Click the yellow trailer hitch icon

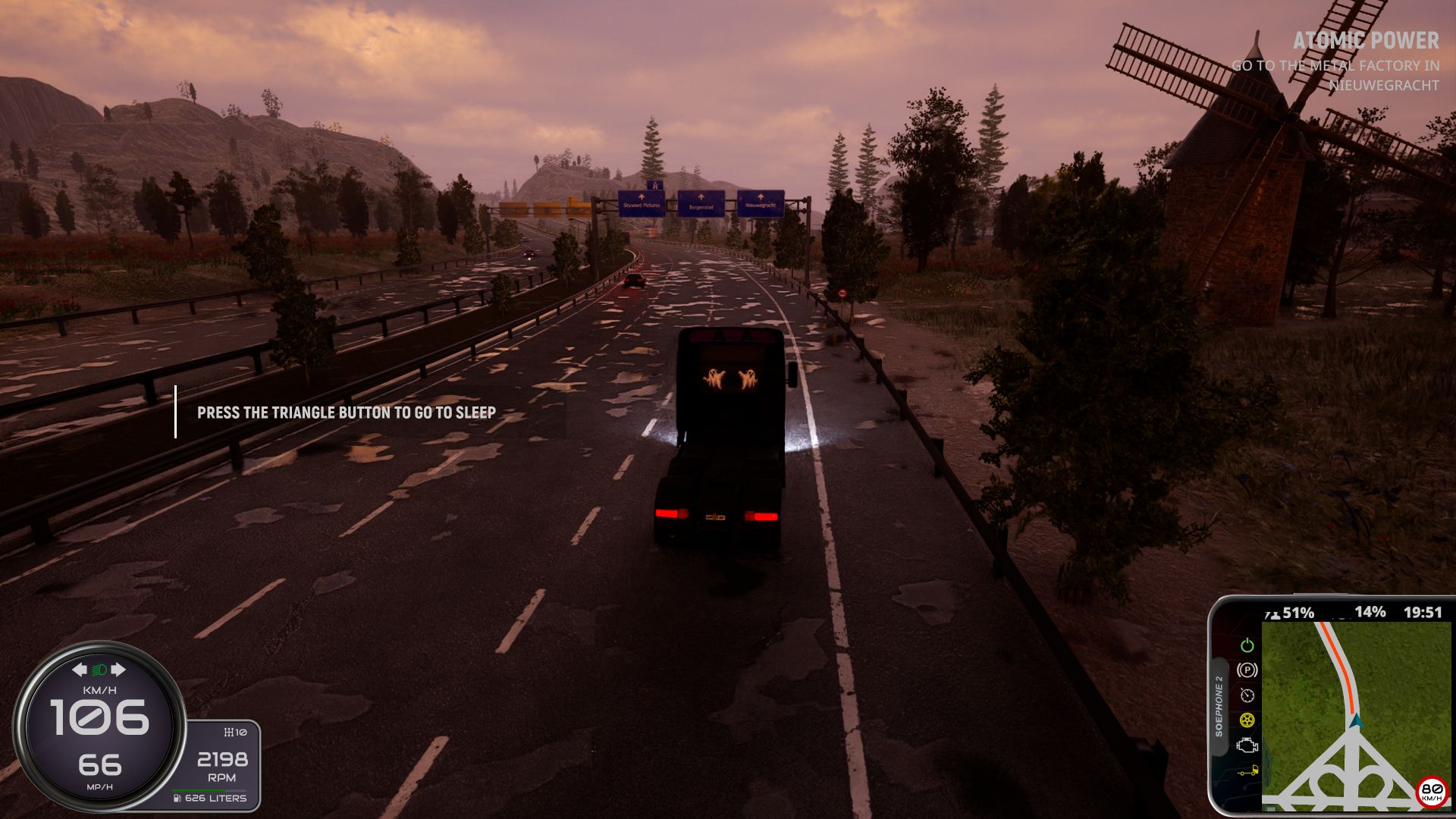click(x=1247, y=772)
